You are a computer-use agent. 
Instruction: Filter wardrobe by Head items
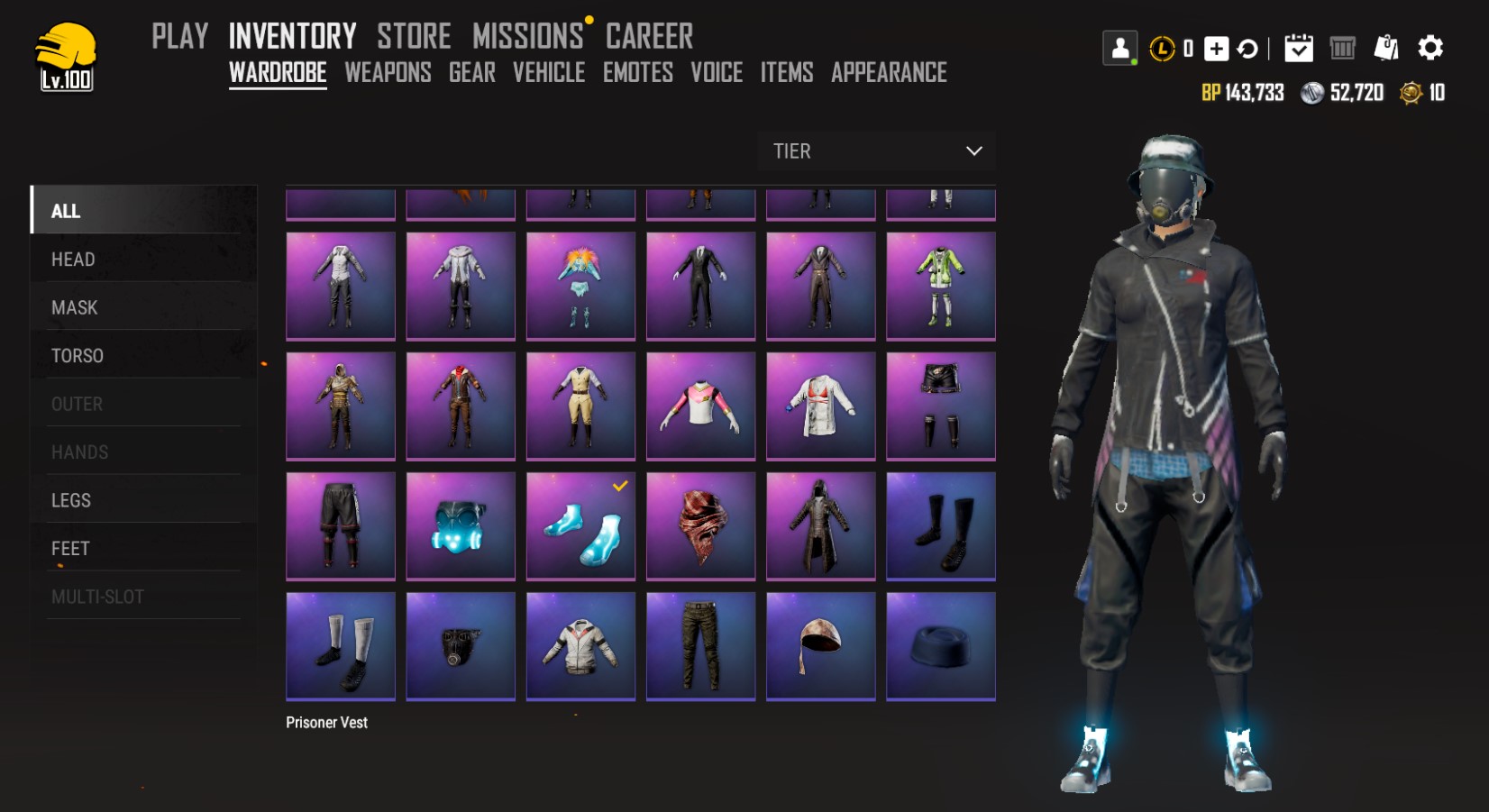73,260
